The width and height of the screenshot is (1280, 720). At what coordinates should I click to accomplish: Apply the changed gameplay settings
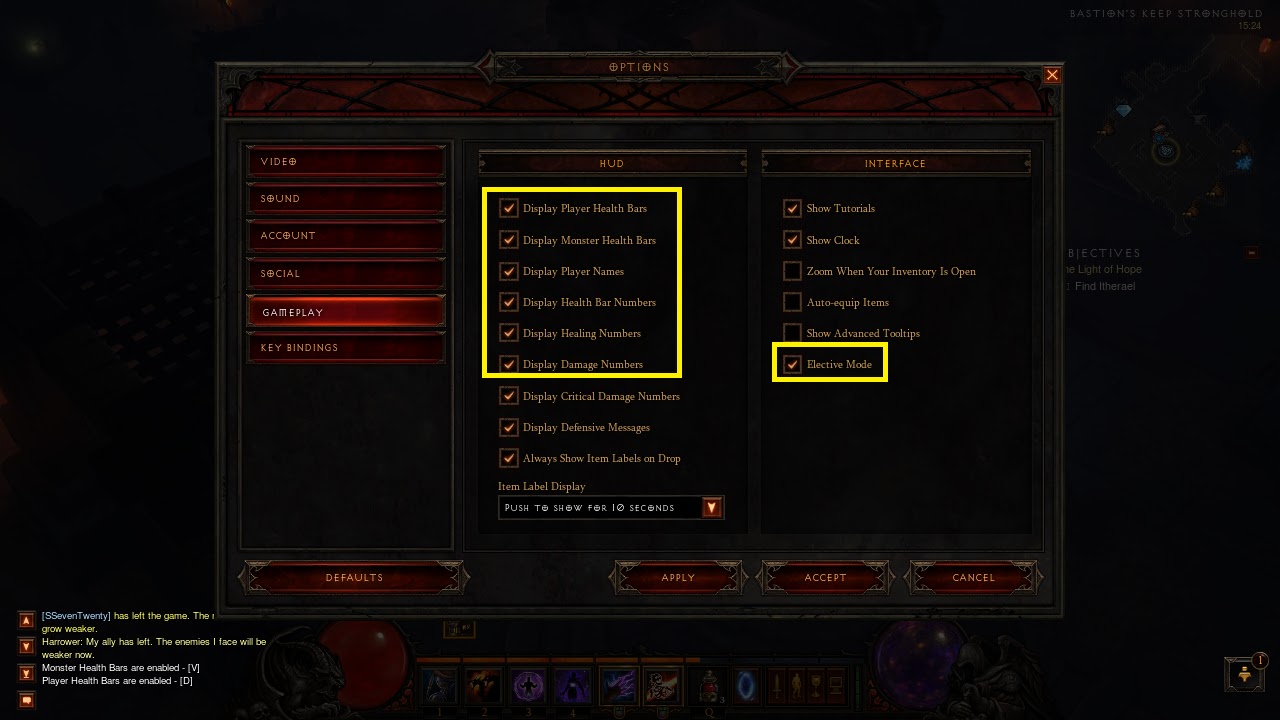point(677,577)
